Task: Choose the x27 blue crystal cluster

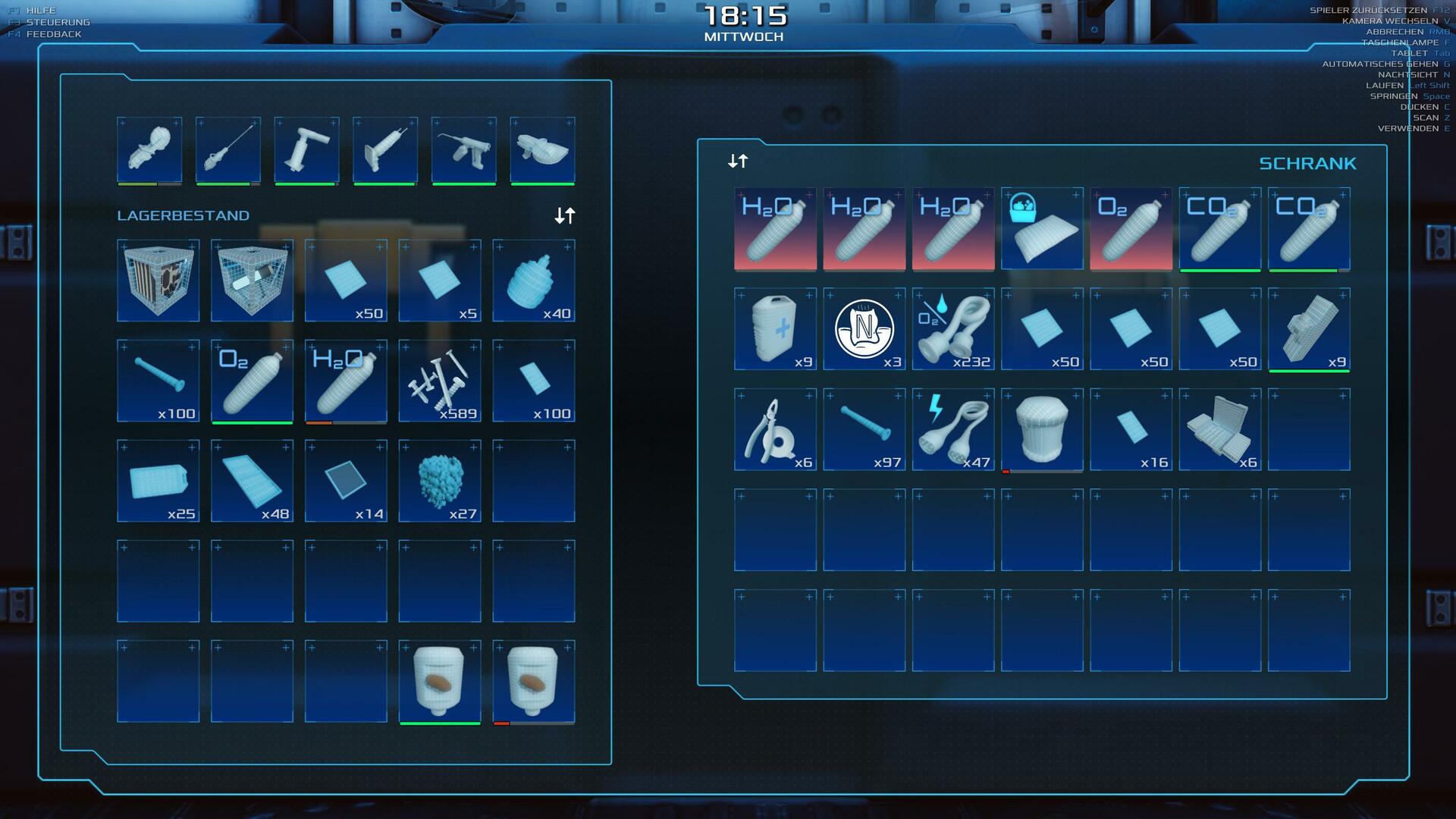Action: tap(440, 481)
